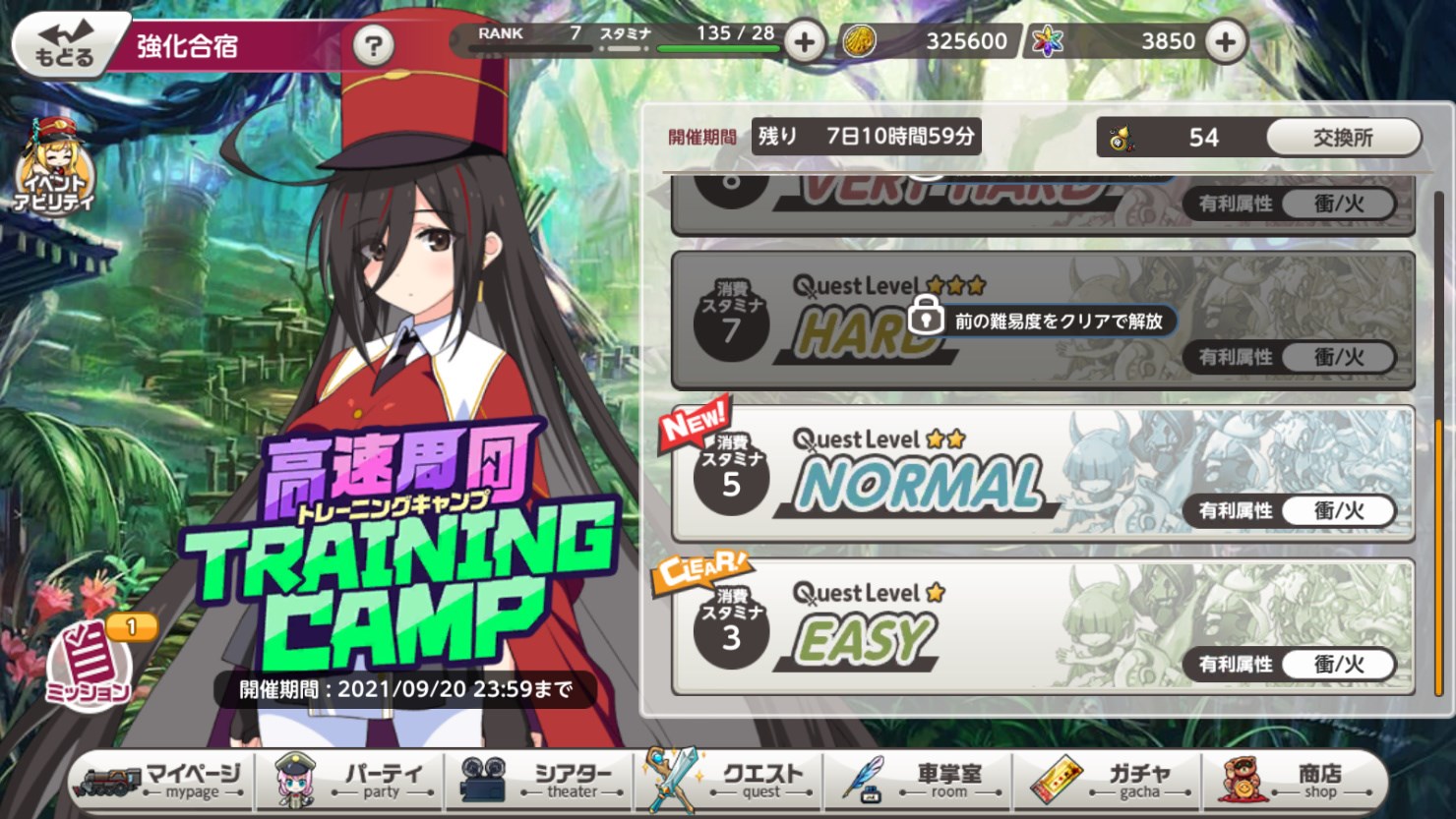Tap the plus icon beside the gem counter
The image size is (1456, 819).
click(x=1225, y=42)
